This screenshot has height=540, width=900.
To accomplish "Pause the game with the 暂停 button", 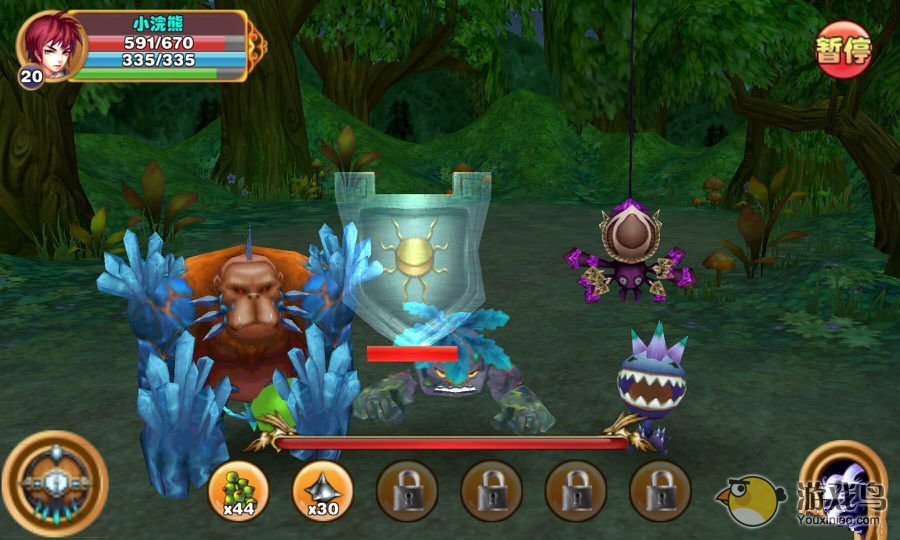I will coord(843,49).
